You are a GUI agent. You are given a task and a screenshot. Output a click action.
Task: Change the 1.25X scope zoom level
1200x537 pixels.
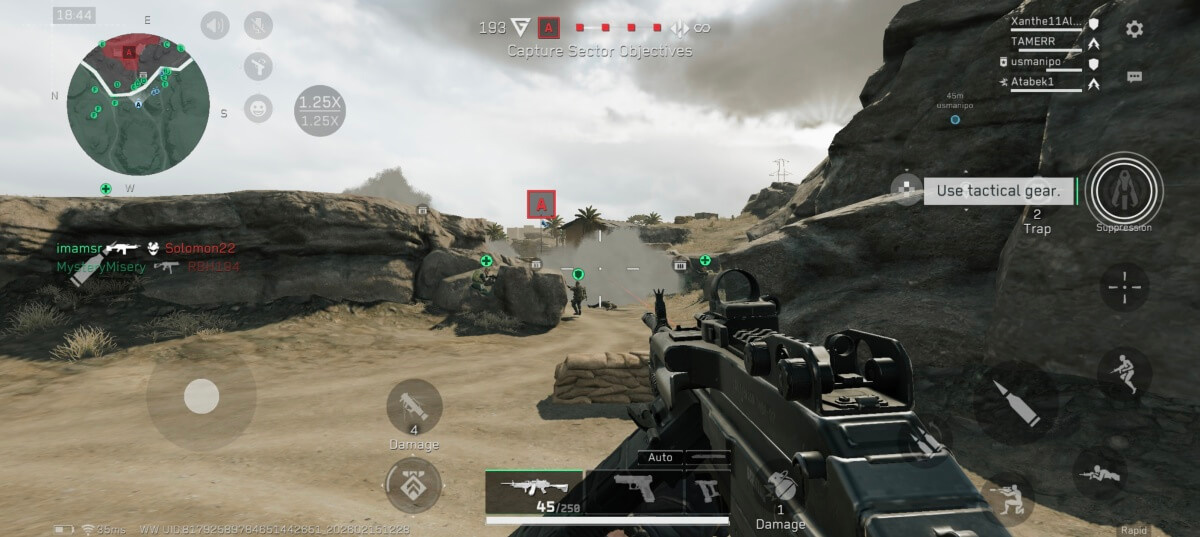[x=320, y=110]
